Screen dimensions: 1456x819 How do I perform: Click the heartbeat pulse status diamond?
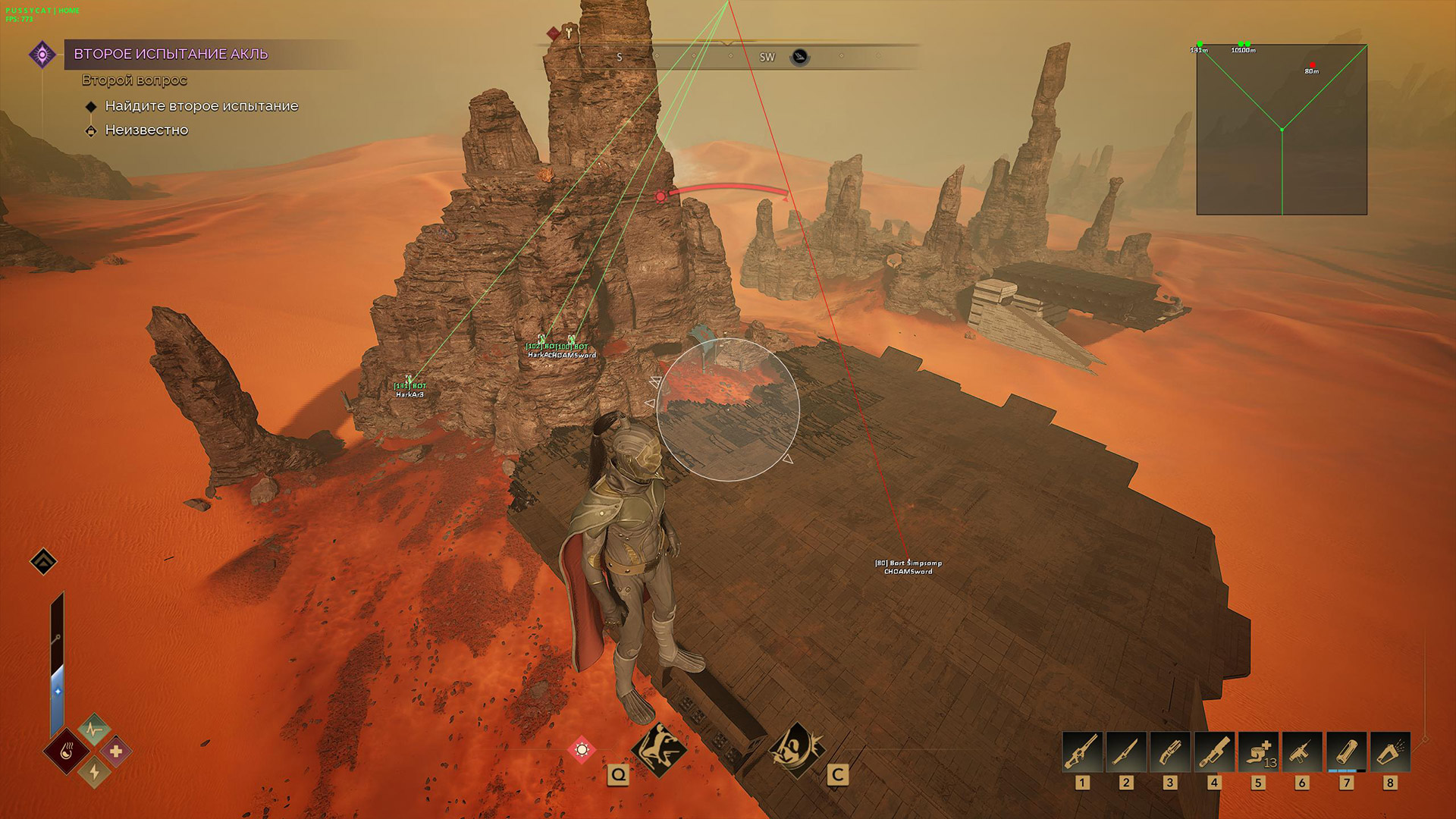coord(94,730)
